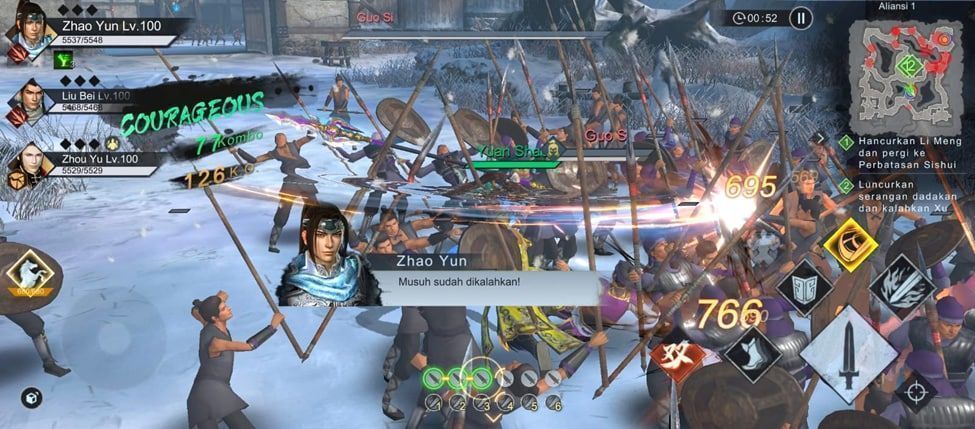Summon the white horse mount
975x429 pixels.
[28, 276]
